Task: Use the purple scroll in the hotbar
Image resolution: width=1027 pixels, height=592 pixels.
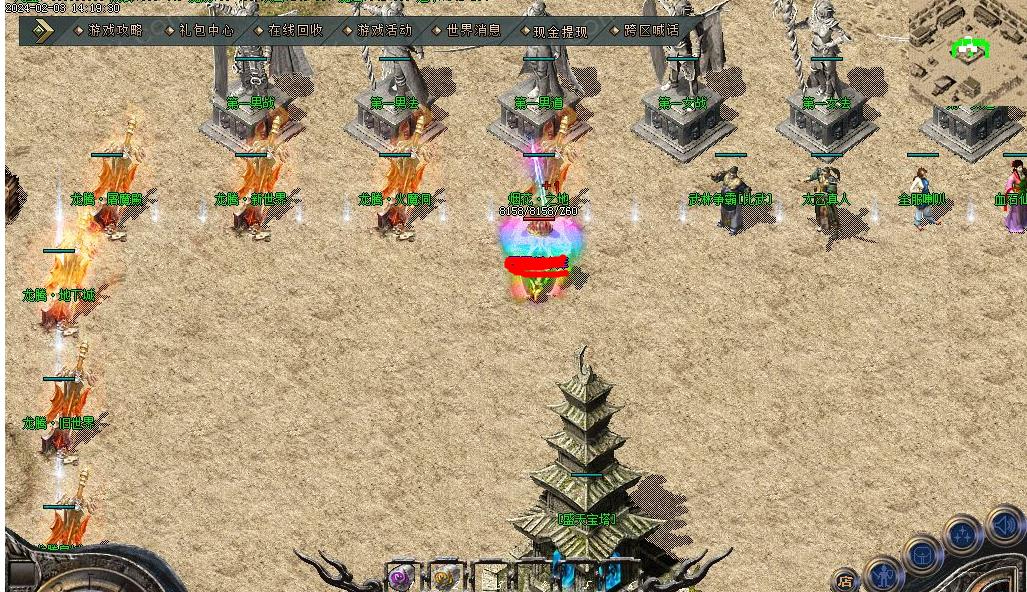Action: pos(401,577)
